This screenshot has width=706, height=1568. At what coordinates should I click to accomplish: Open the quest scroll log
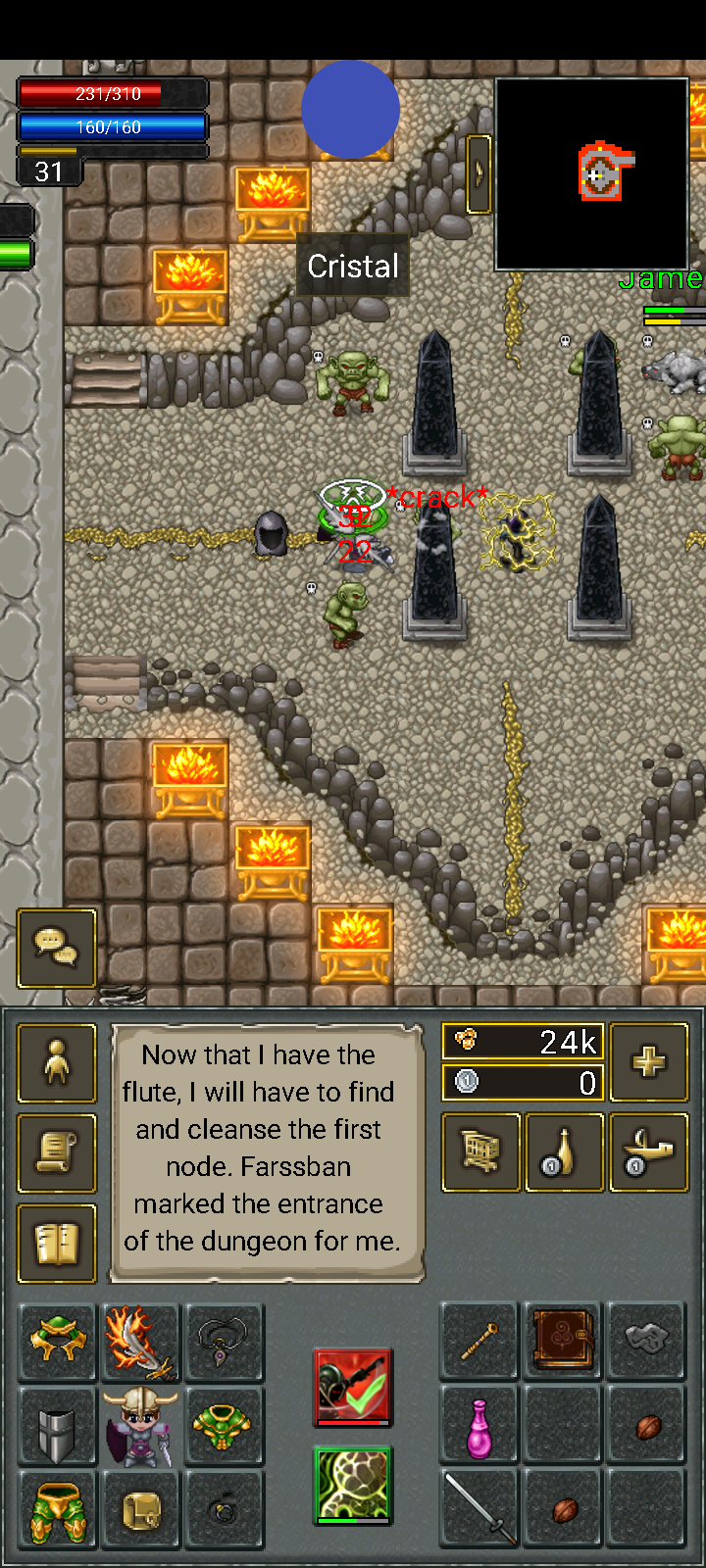click(57, 1153)
